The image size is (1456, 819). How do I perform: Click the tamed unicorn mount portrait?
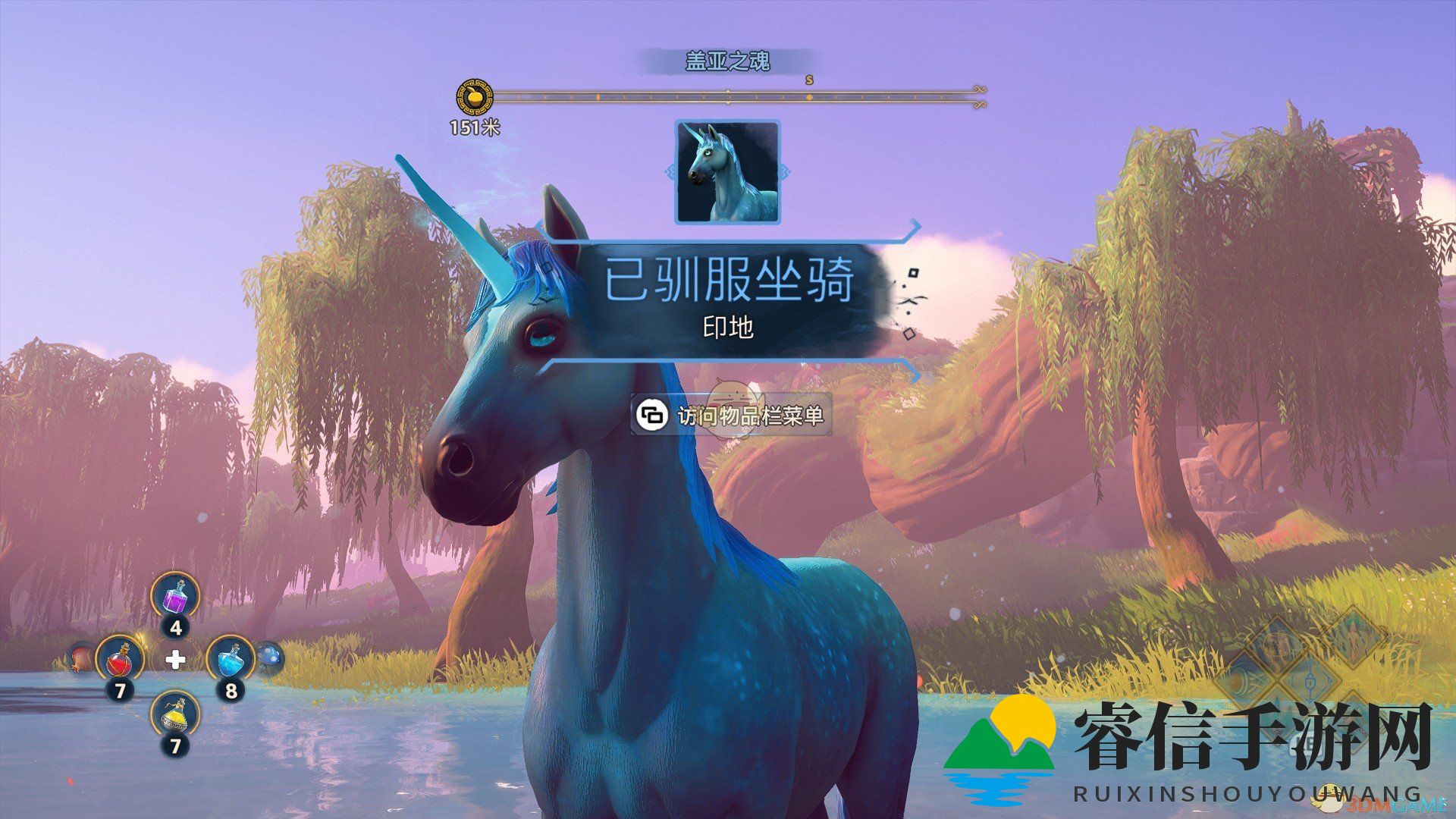click(727, 172)
